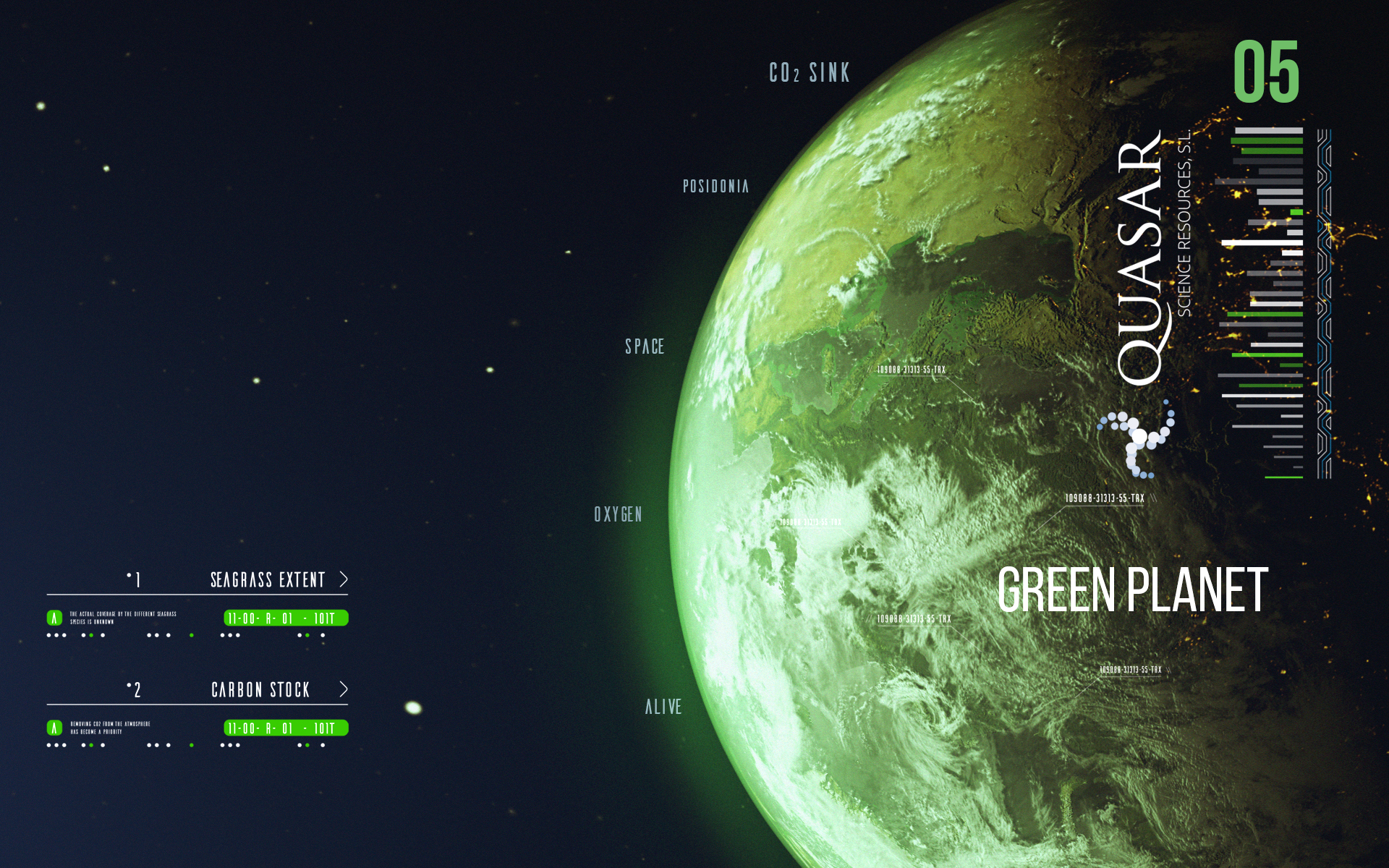Open the ALIVE menu entry
Image resolution: width=1389 pixels, height=868 pixels.
pos(663,707)
